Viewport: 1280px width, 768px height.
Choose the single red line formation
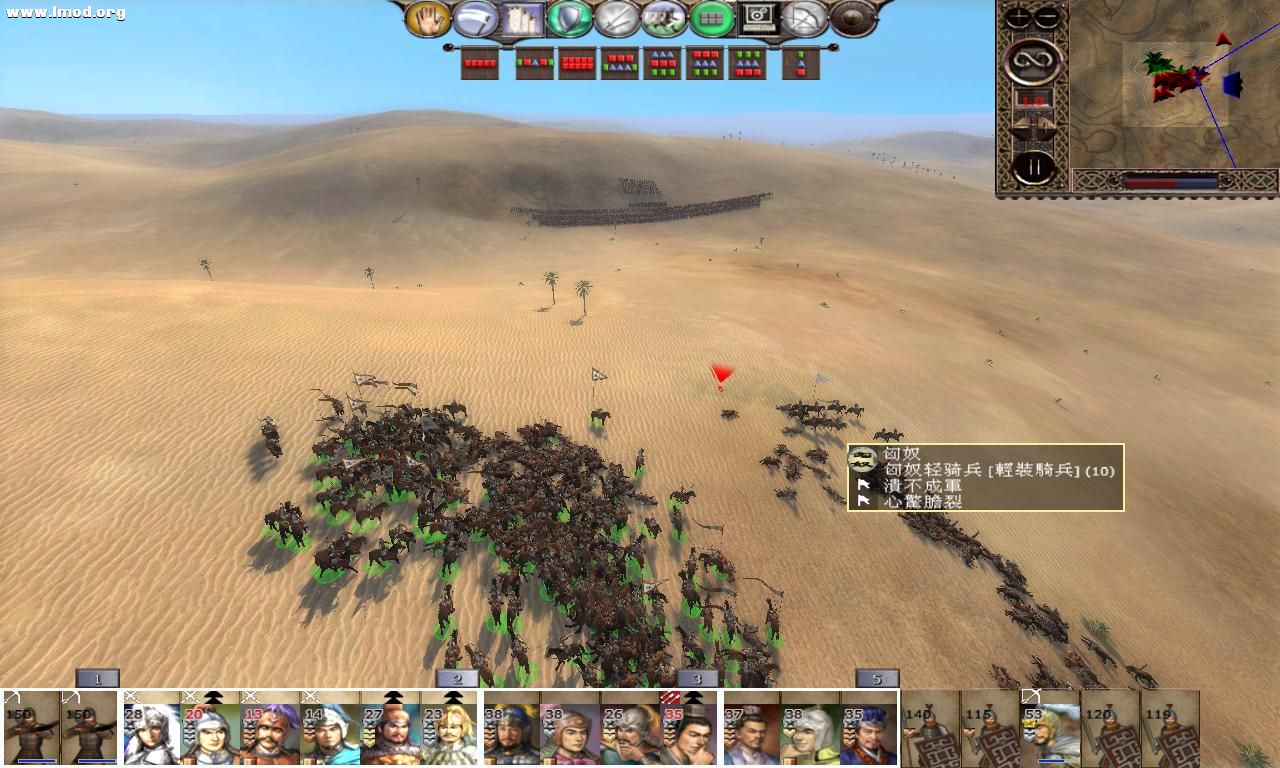point(480,63)
